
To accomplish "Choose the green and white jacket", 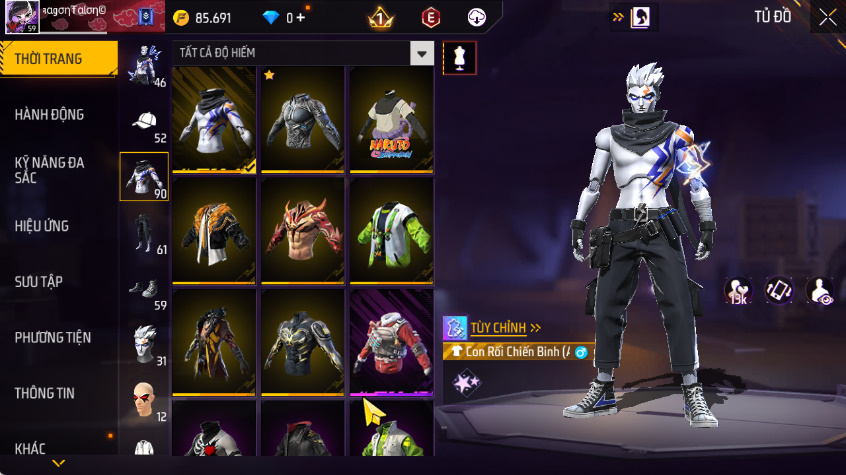I will [391, 231].
